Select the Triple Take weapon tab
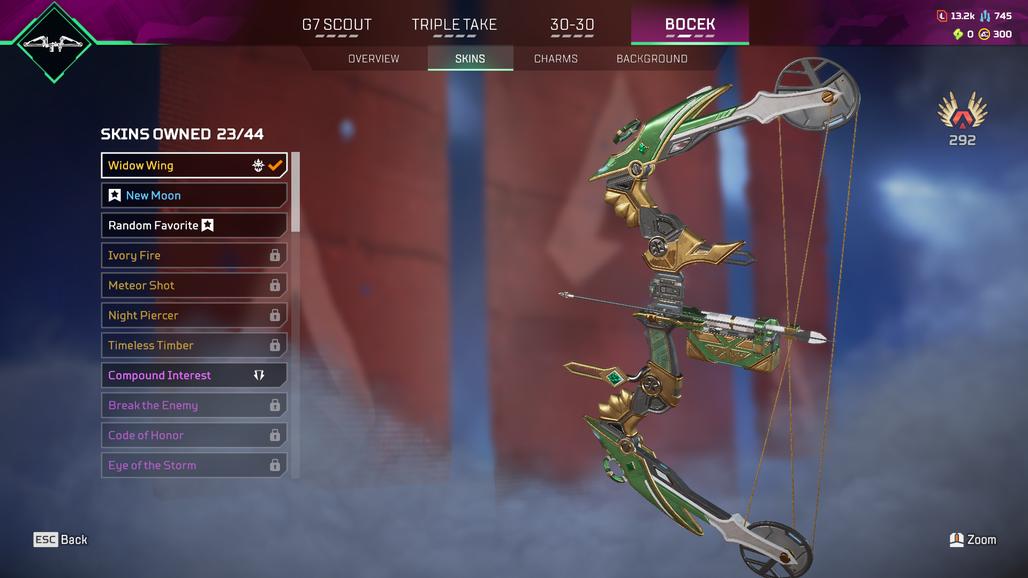This screenshot has height=578, width=1028. (454, 25)
